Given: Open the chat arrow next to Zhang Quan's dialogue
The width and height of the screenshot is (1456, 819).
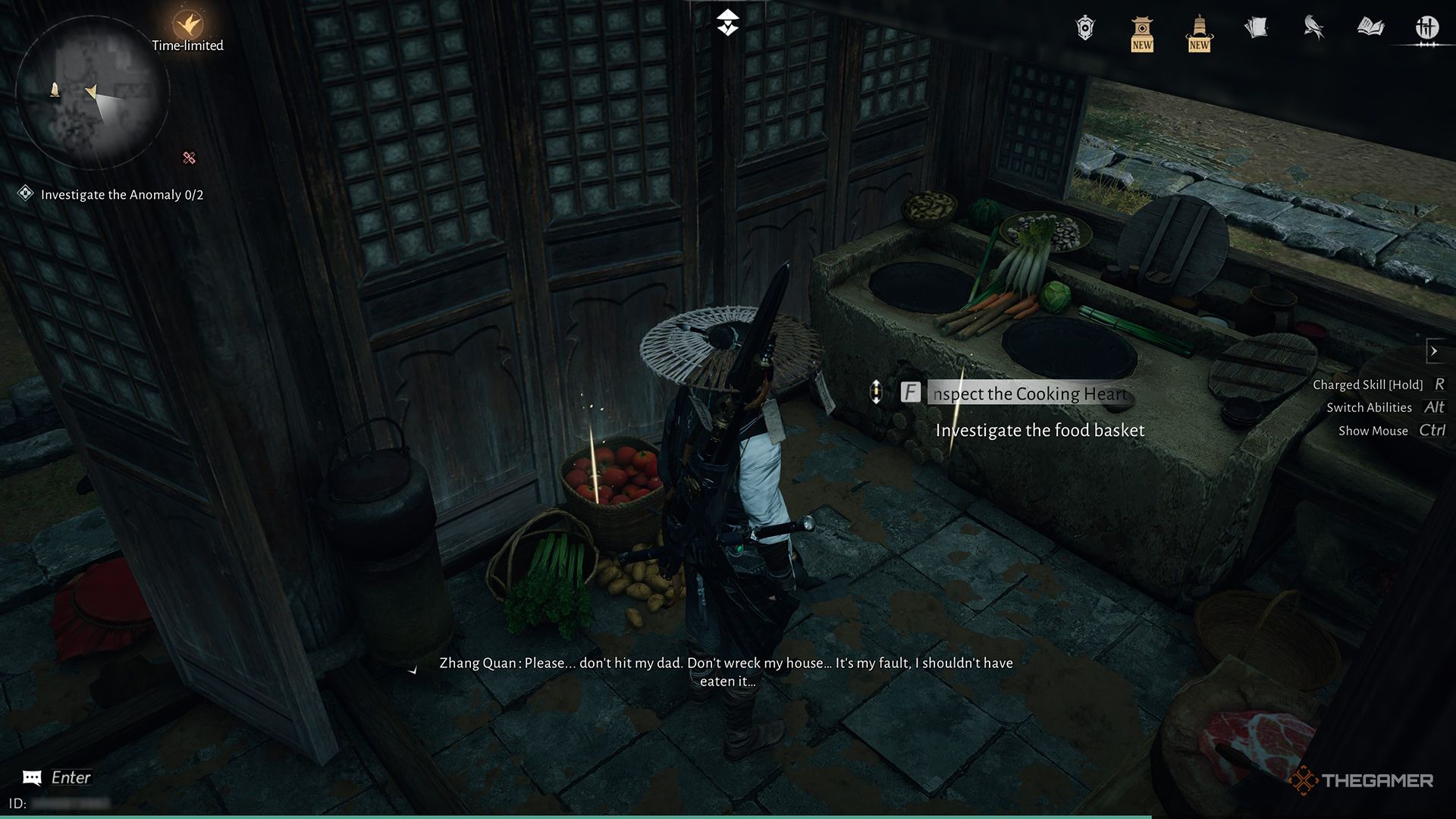Looking at the screenshot, I should pos(413,670).
